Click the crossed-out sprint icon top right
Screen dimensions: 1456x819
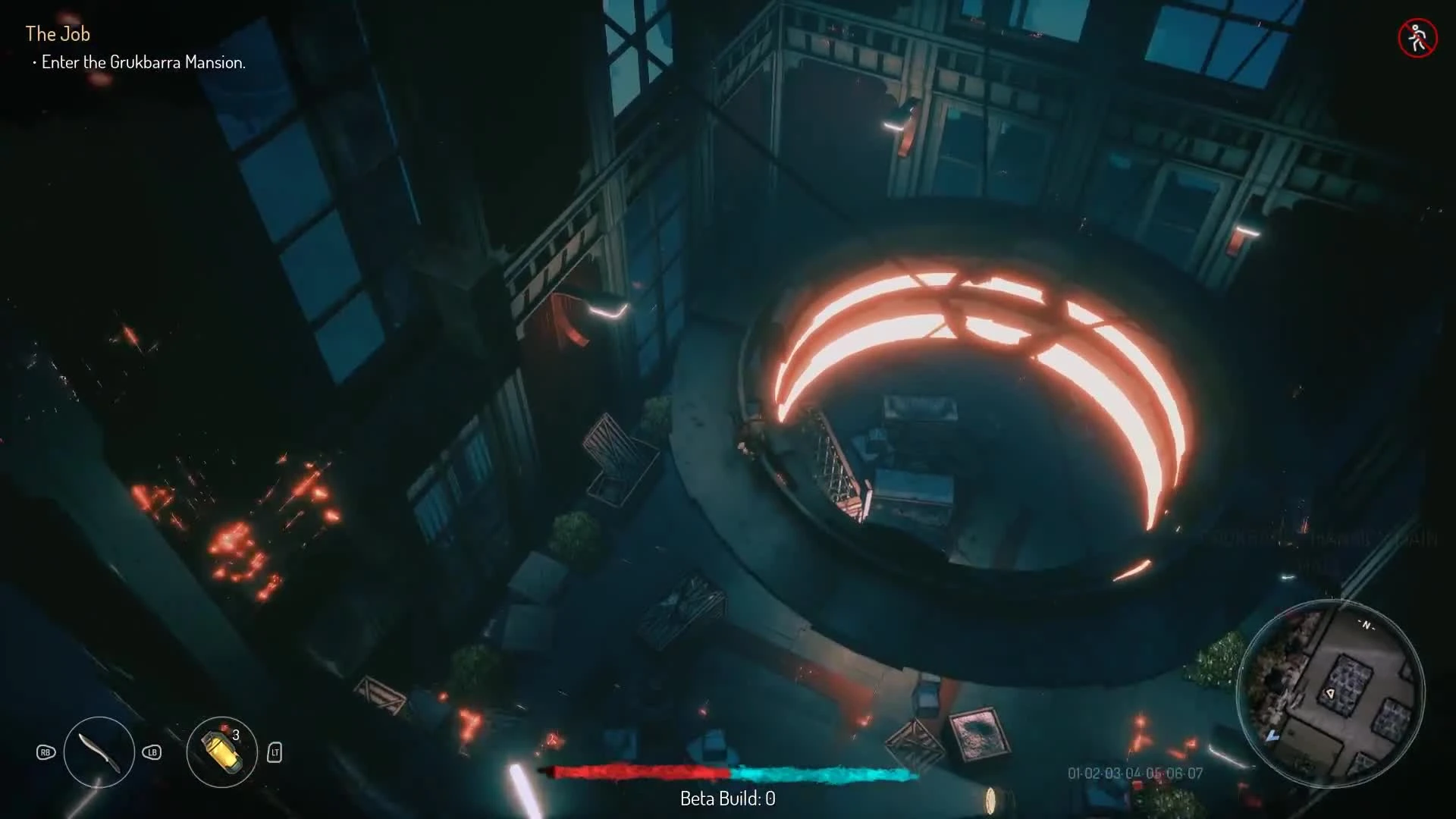[x=1417, y=38]
